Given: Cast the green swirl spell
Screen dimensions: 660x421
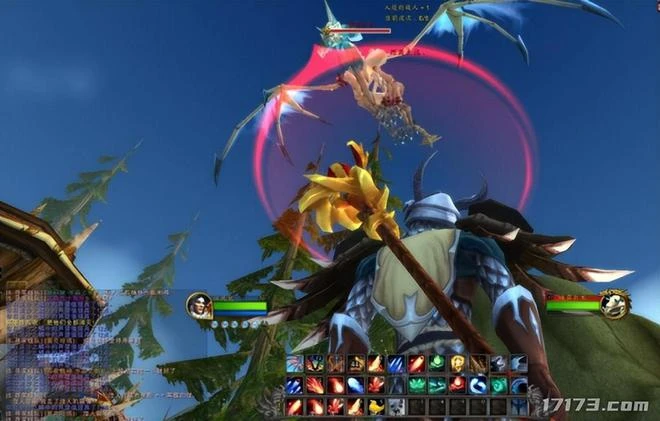Looking at the screenshot, I should click(499, 385).
